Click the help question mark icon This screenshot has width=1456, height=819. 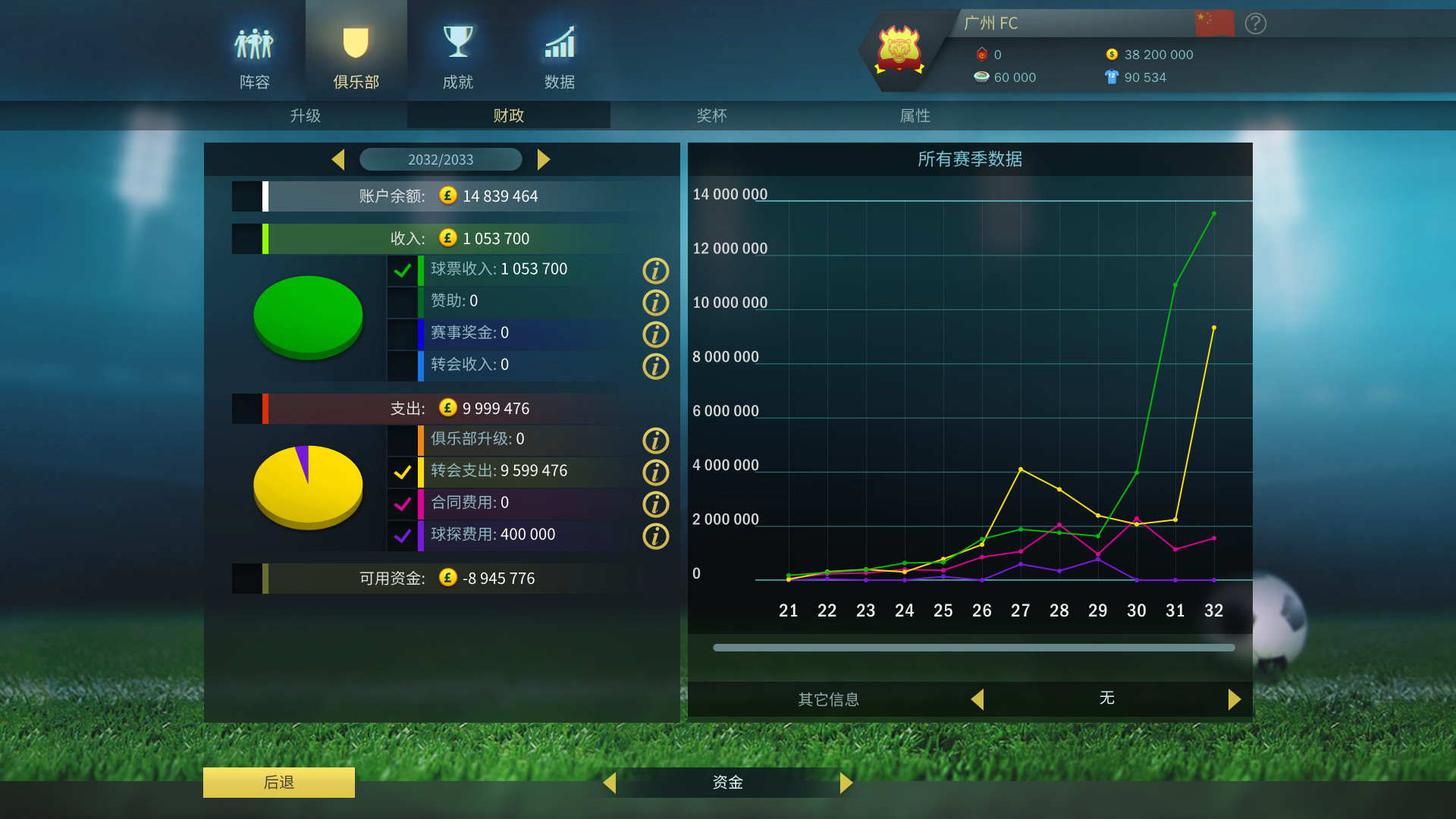tap(1255, 24)
